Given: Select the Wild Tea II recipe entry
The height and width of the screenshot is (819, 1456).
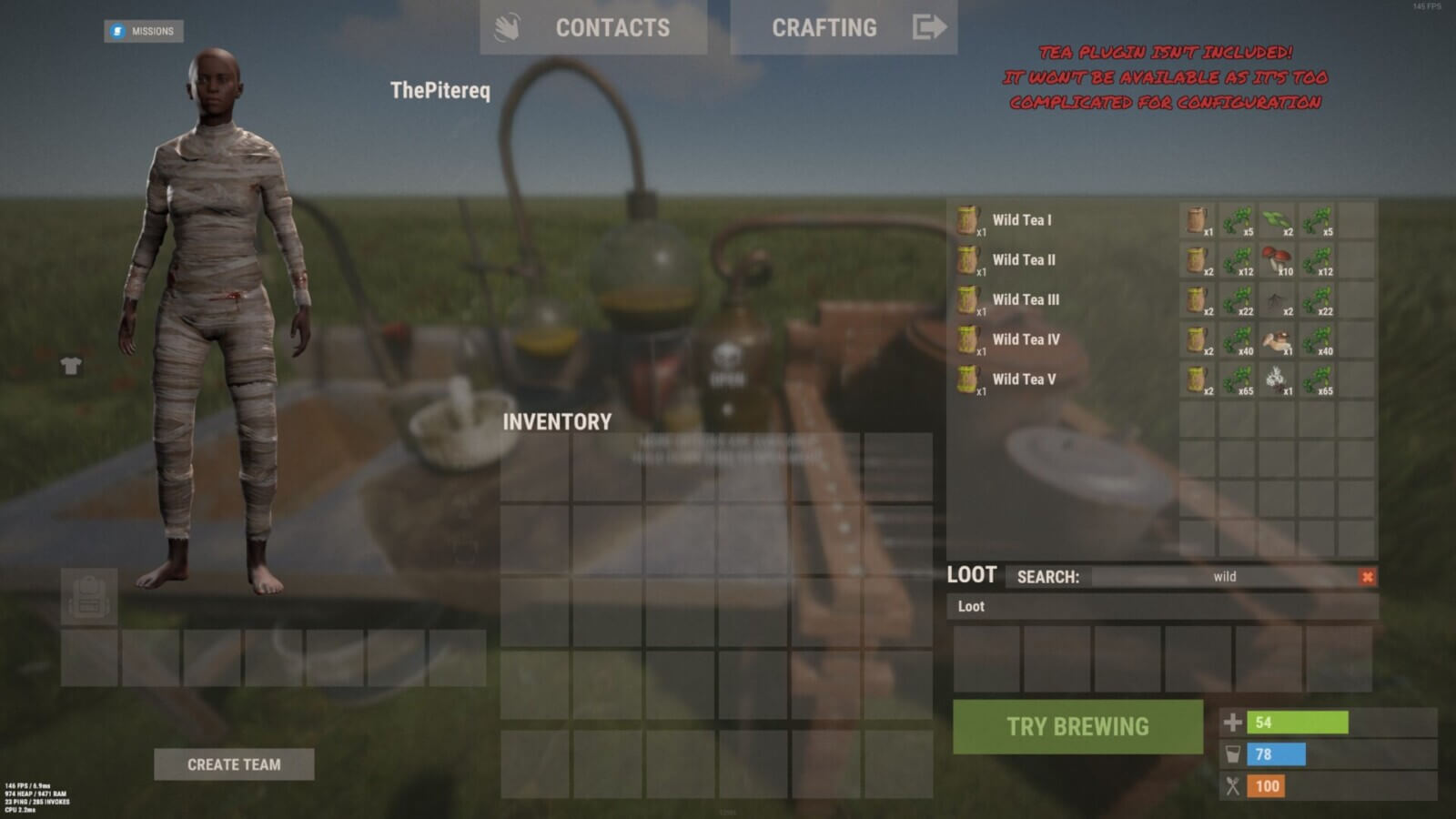Looking at the screenshot, I should click(1024, 259).
